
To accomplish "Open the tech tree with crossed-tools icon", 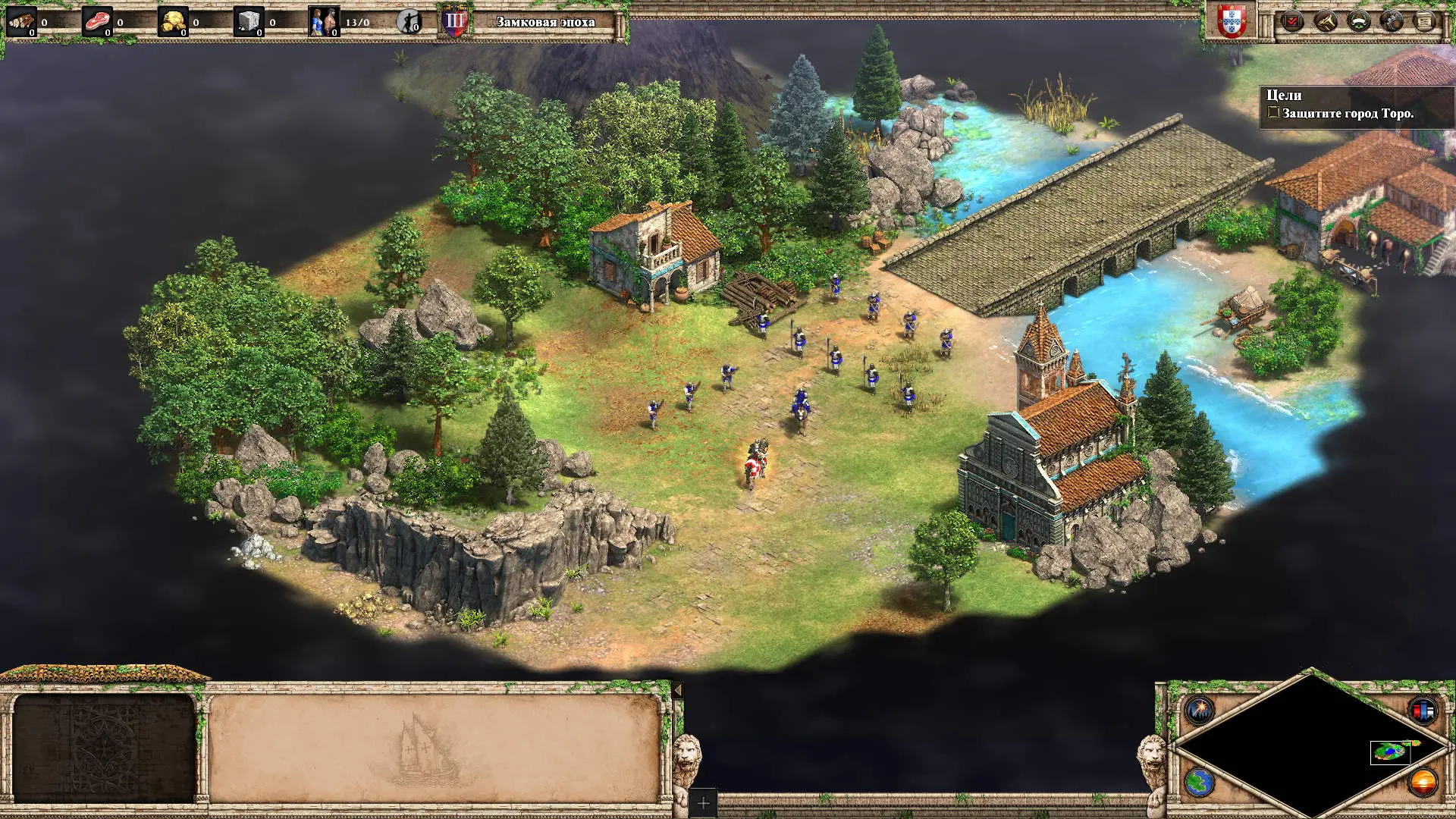I will coord(1326,21).
